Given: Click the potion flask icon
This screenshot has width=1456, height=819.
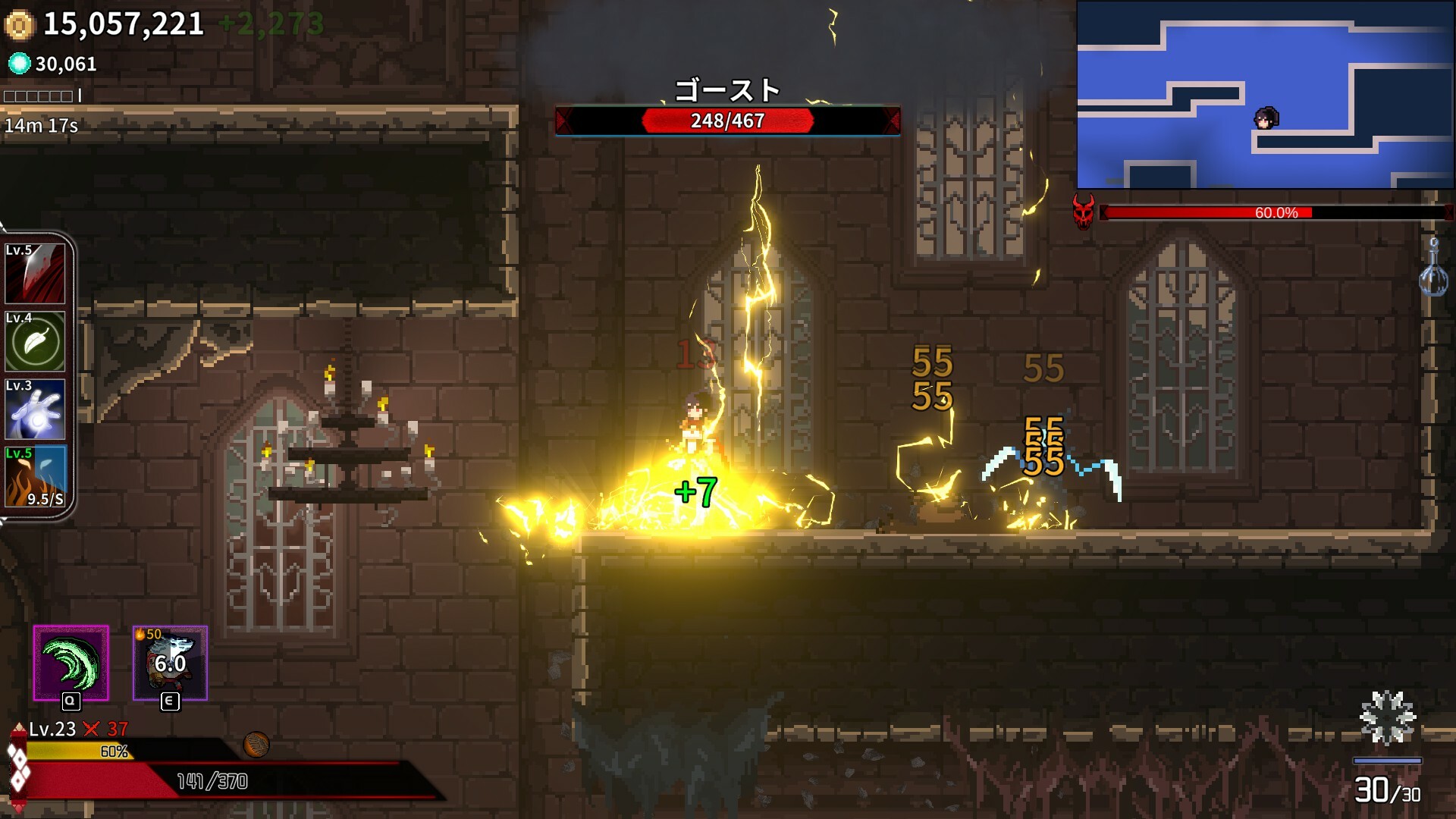Looking at the screenshot, I should point(1432,269).
